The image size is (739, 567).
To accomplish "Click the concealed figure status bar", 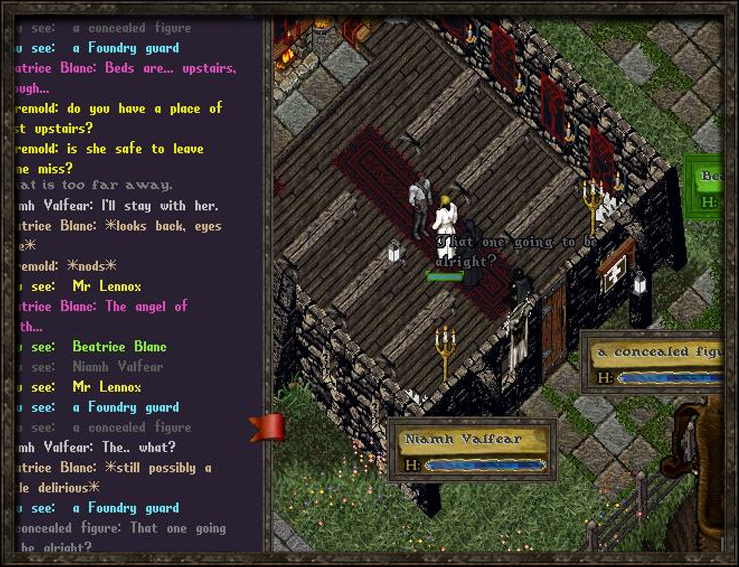I will click(655, 364).
